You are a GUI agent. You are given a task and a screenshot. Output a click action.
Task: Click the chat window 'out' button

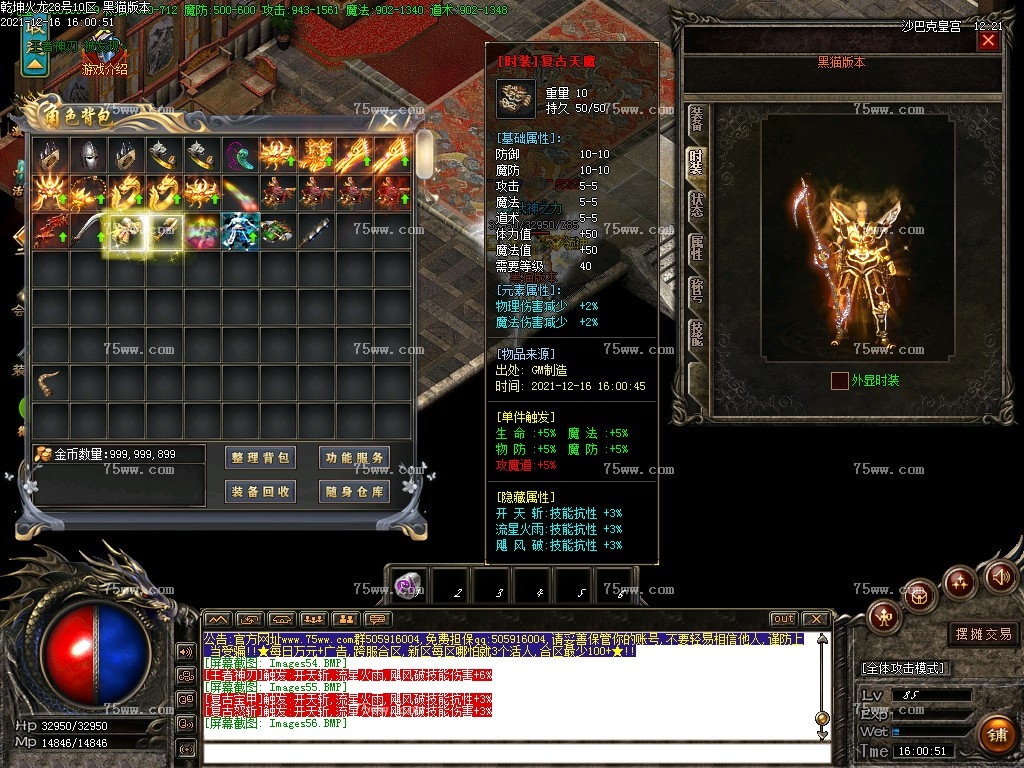coord(783,619)
